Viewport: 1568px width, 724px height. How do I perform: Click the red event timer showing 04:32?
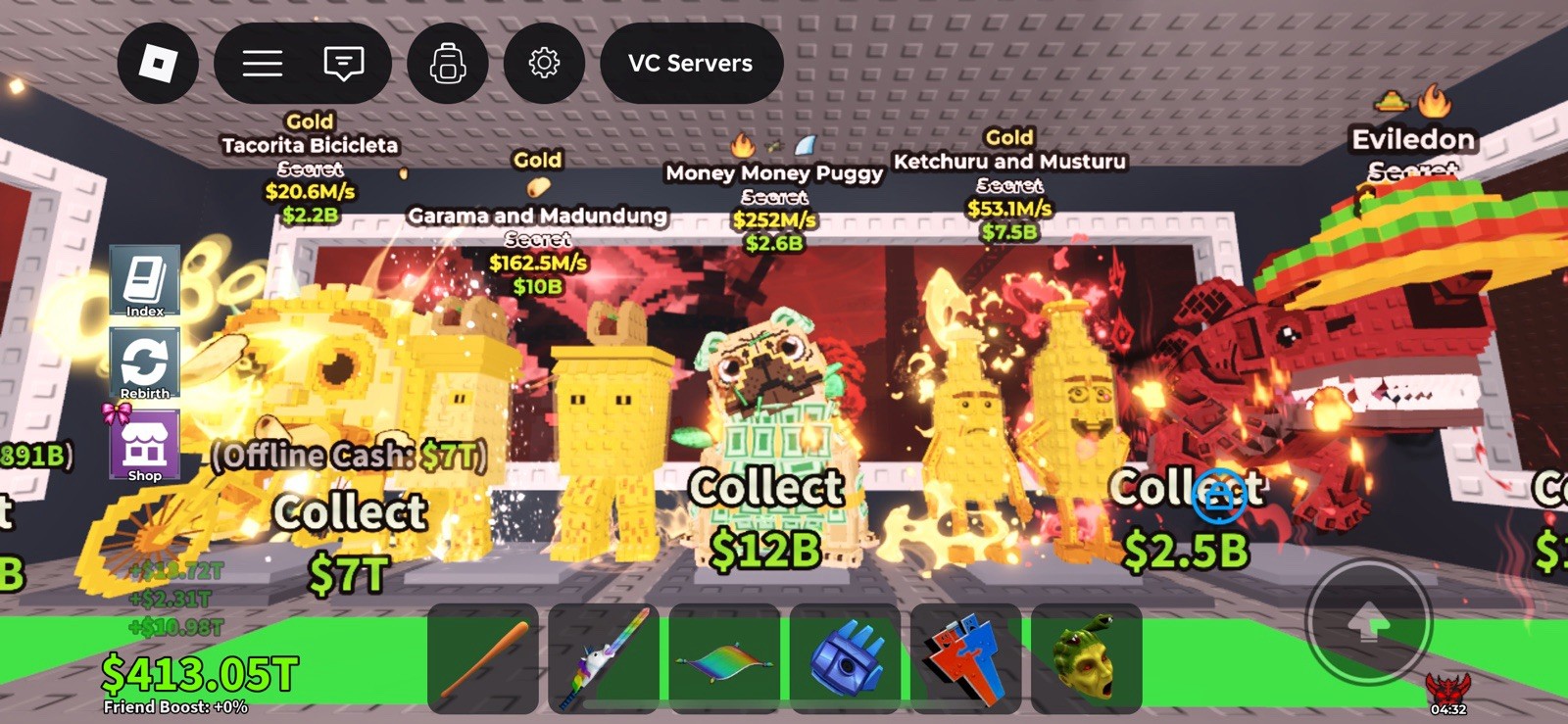pyautogui.click(x=1447, y=696)
